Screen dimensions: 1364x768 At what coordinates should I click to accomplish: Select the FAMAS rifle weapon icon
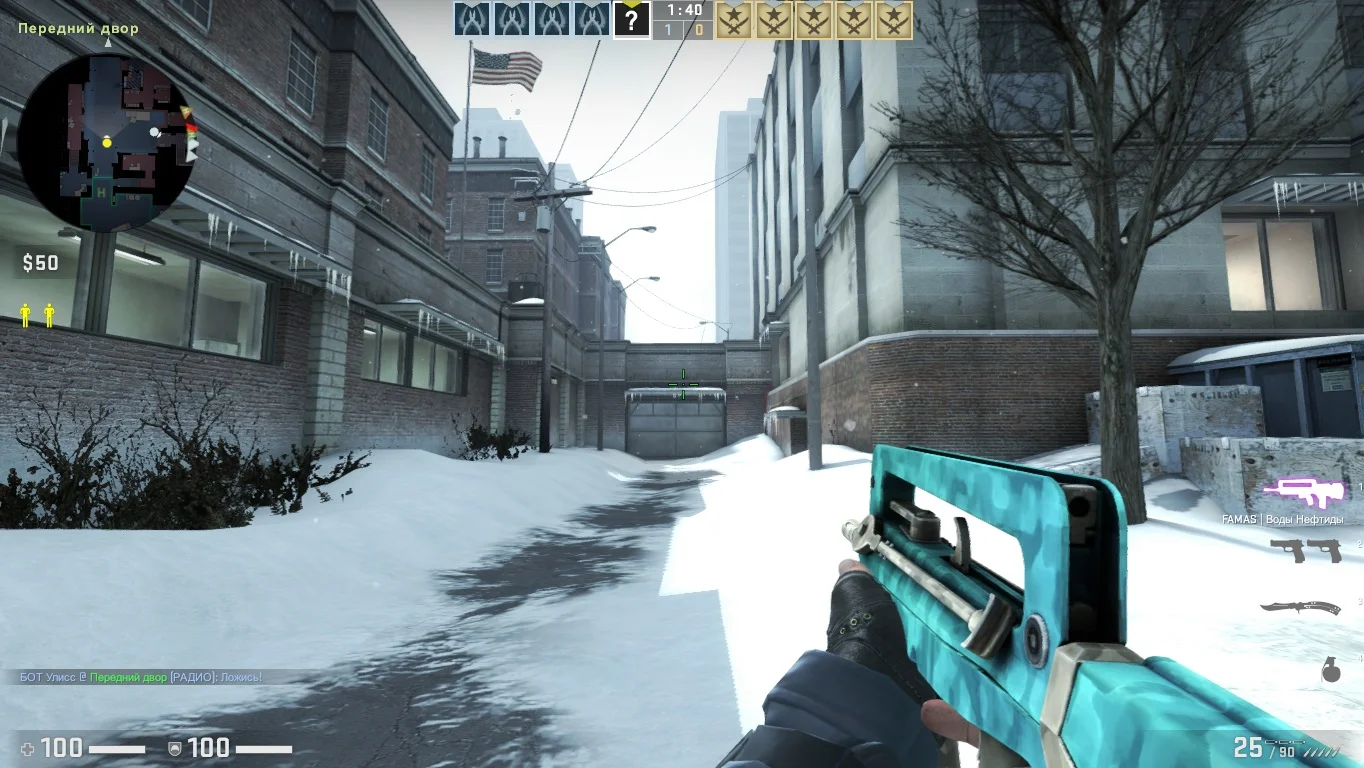point(1297,491)
